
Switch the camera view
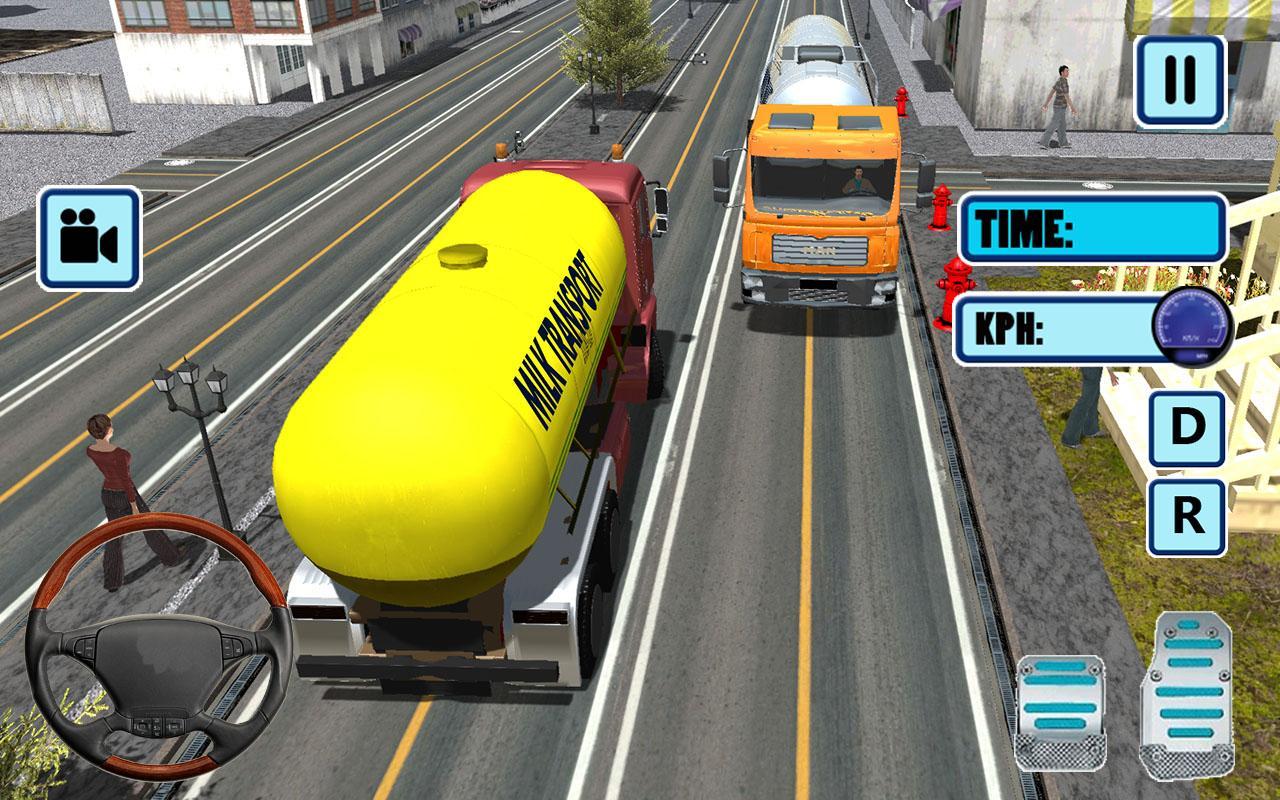[x=89, y=239]
